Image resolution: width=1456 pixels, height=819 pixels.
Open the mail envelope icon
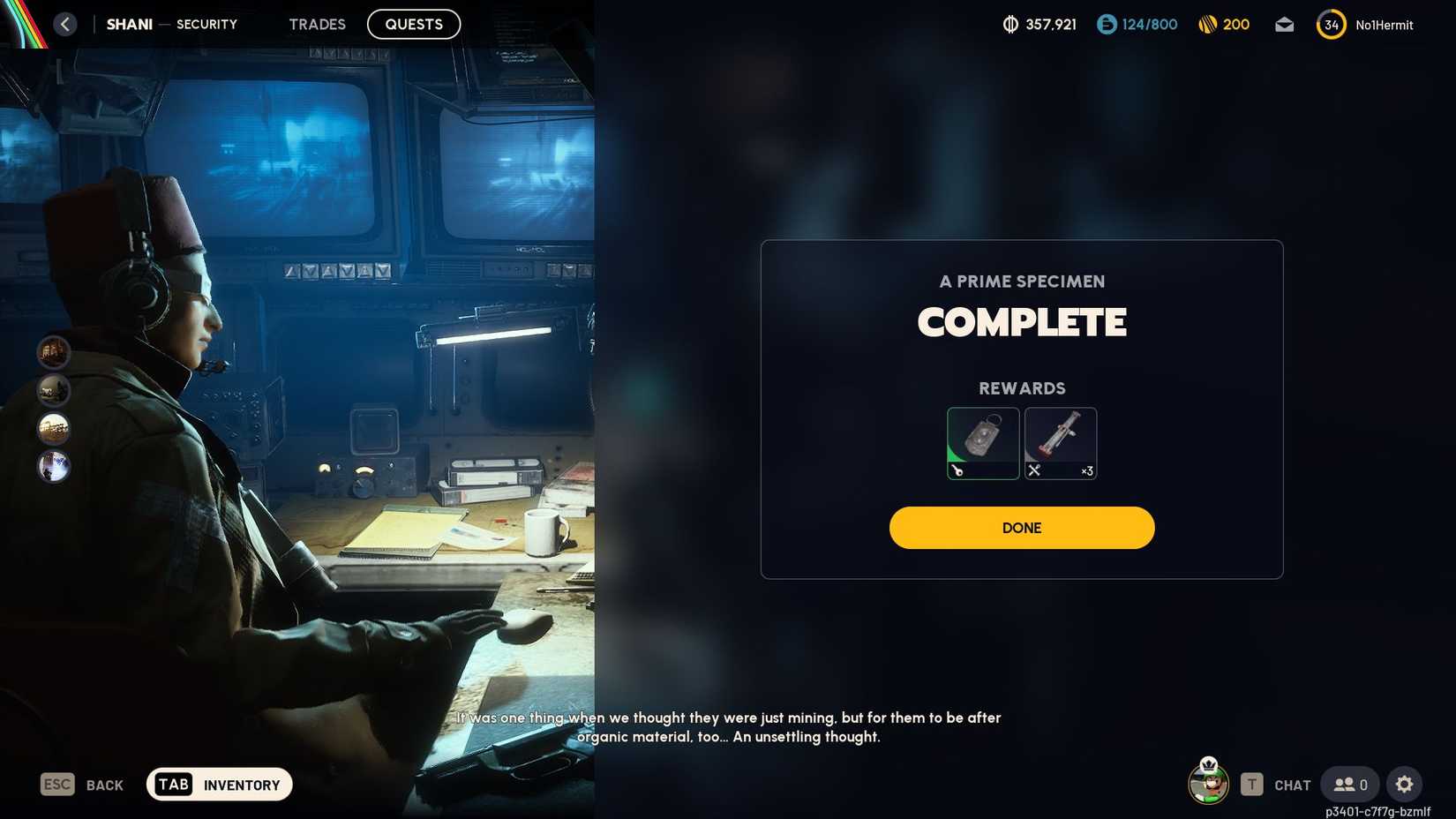tap(1284, 25)
